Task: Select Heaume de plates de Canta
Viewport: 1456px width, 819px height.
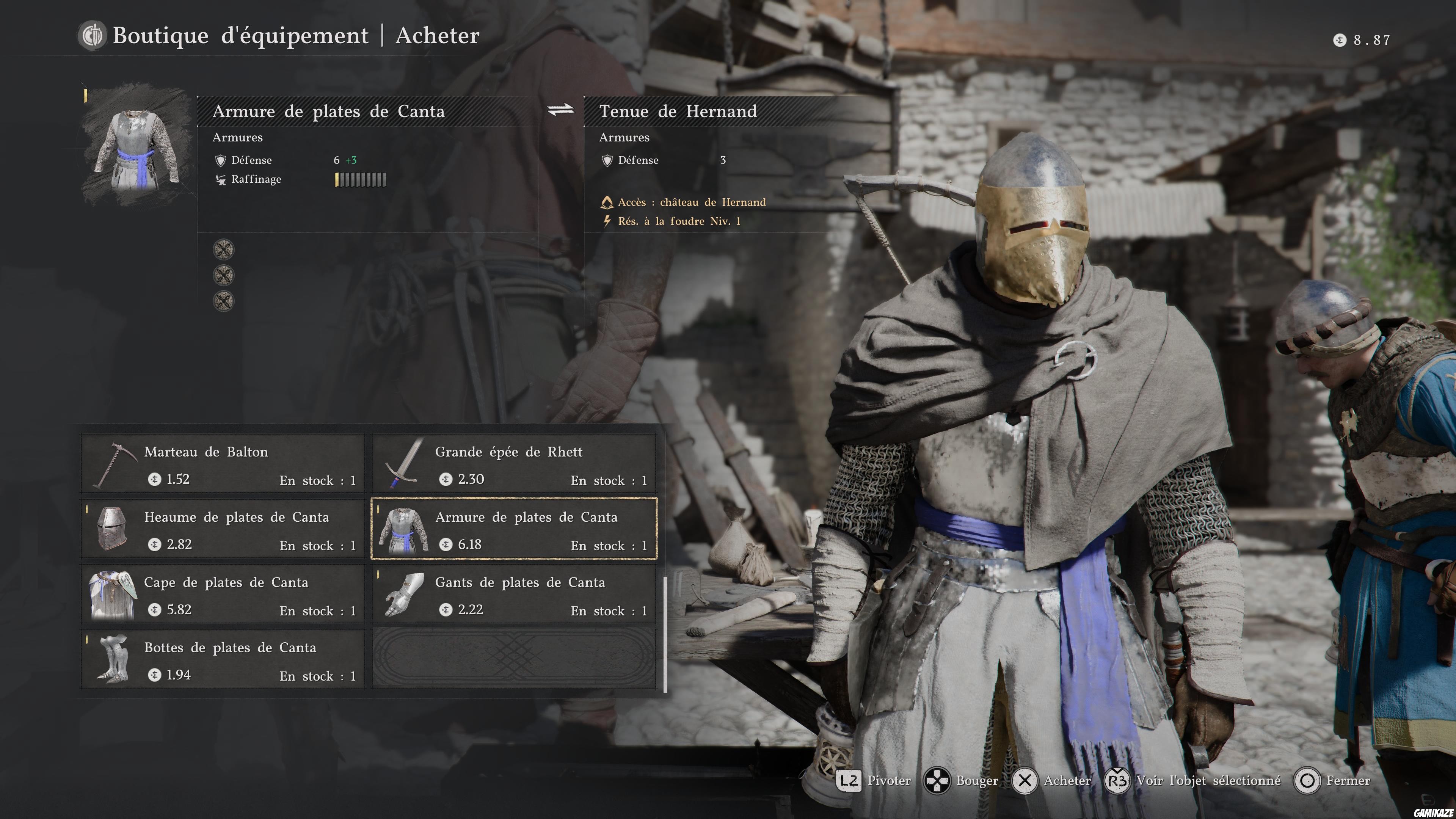Action: [223, 529]
